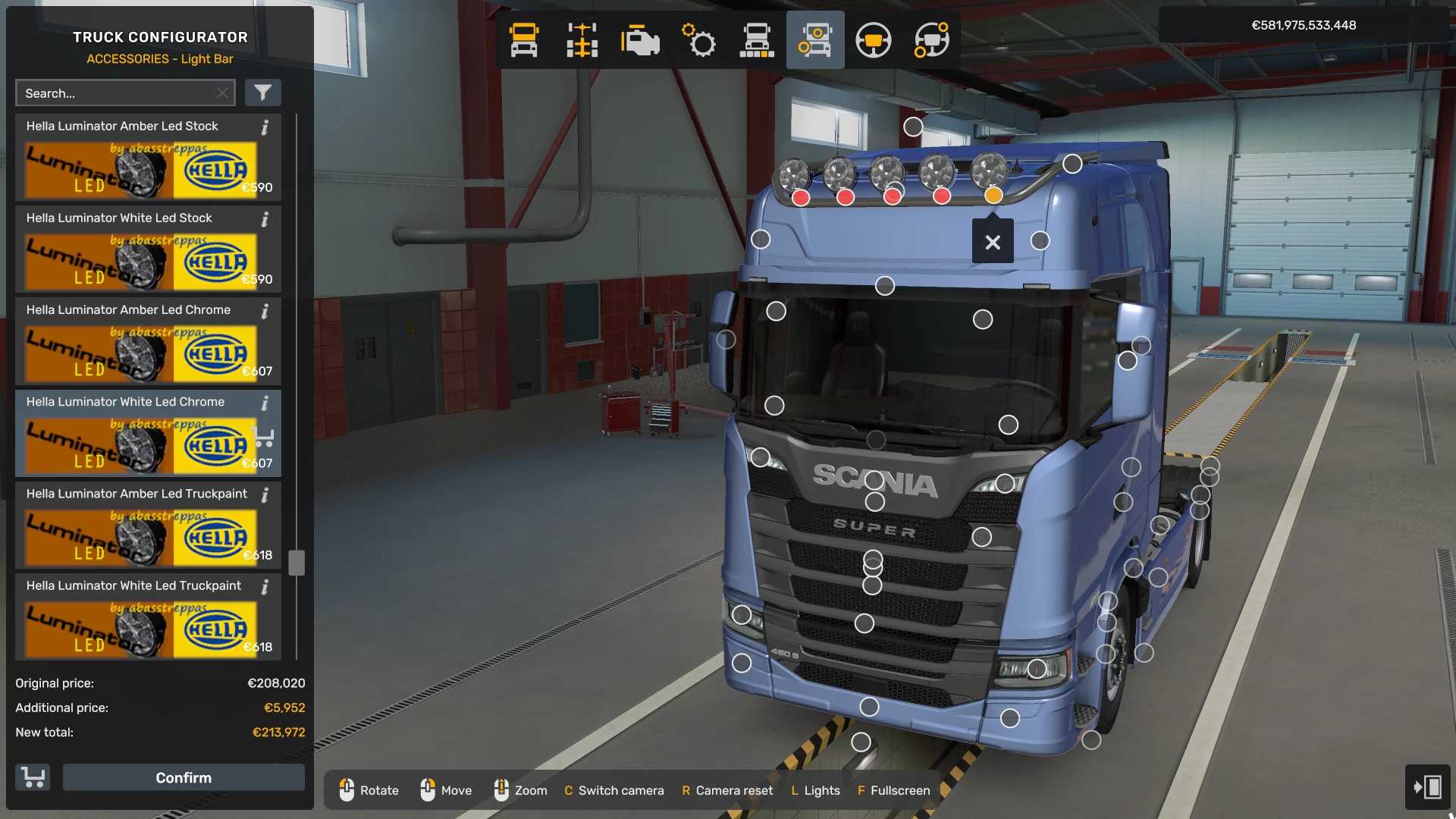Select Hella Luminator White Led Chrome
The image size is (1456, 819).
(141, 444)
